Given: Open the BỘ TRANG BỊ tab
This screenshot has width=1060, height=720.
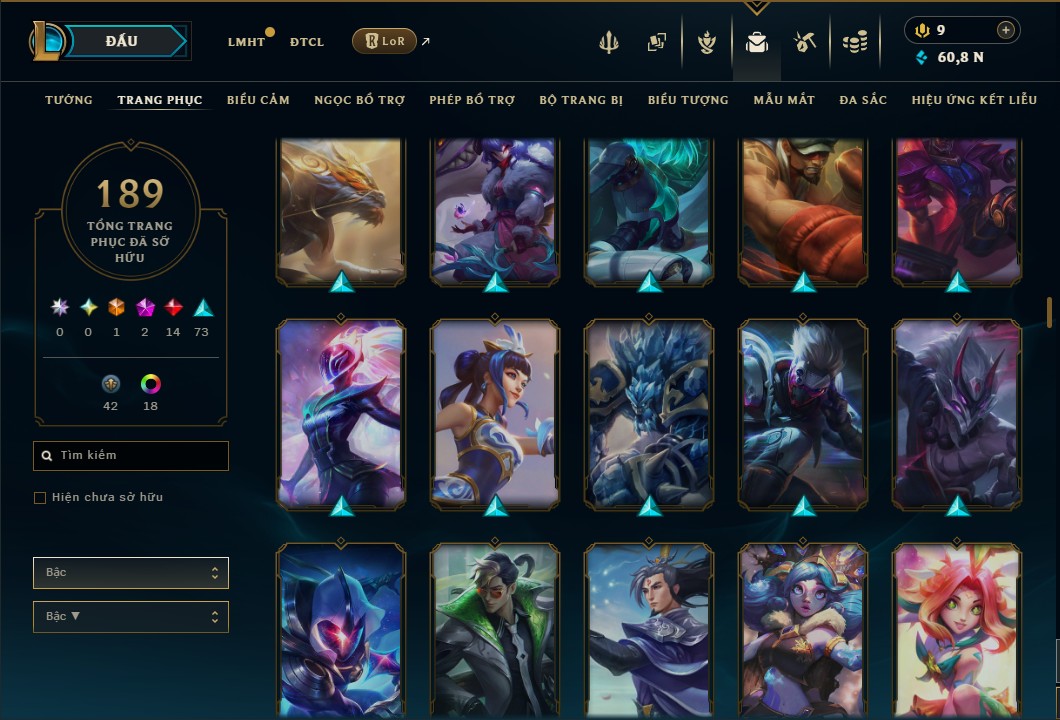Looking at the screenshot, I should coord(581,100).
